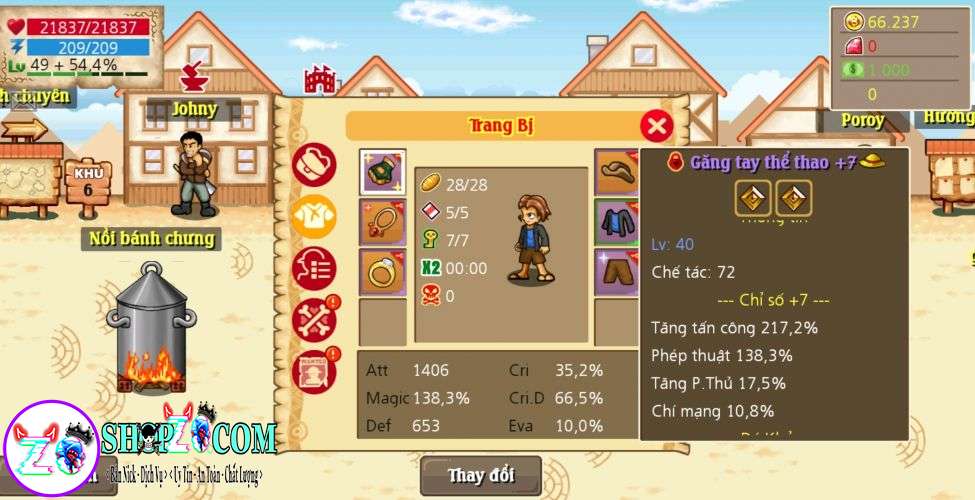The image size is (975, 500).
Task: Select the gold ring equipment slot
Action: [x=382, y=272]
